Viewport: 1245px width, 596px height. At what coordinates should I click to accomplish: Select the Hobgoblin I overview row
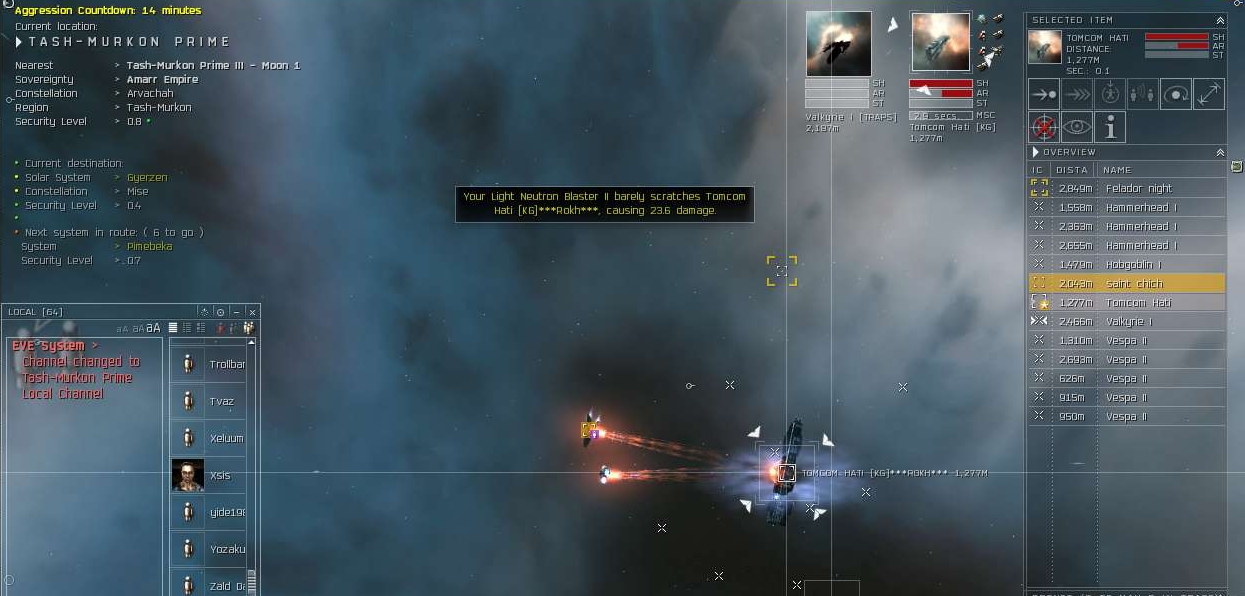click(1133, 264)
